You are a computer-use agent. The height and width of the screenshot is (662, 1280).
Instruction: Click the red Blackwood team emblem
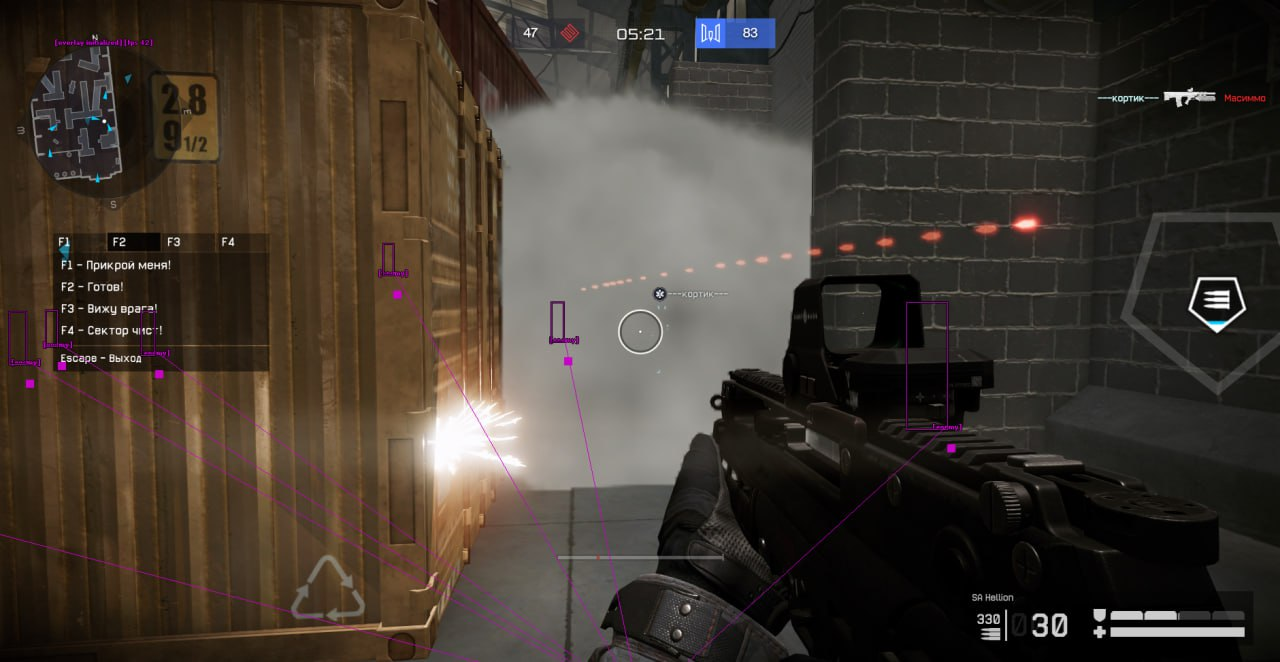coord(569,34)
